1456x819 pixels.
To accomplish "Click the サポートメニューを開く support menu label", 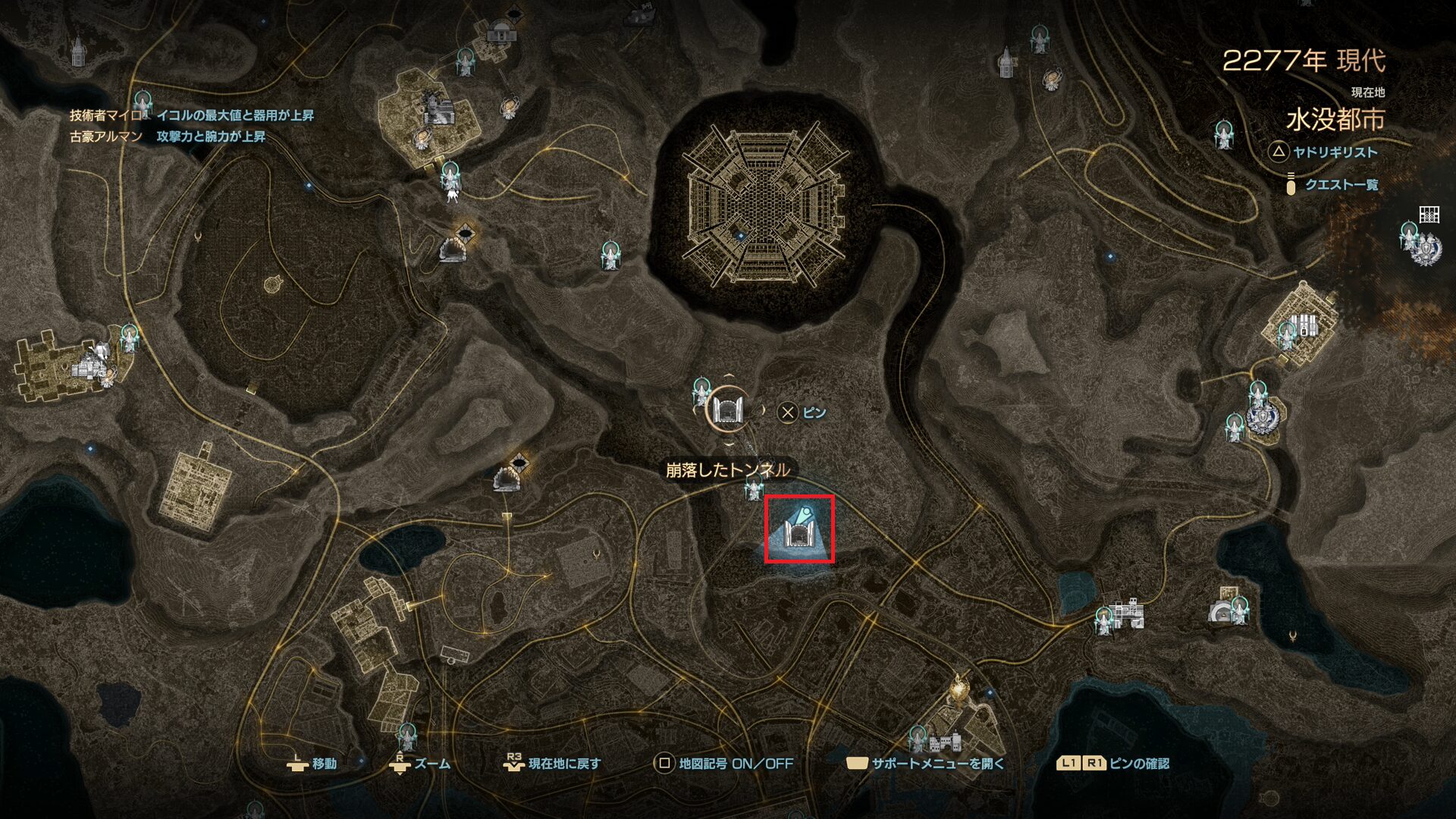I will (937, 764).
